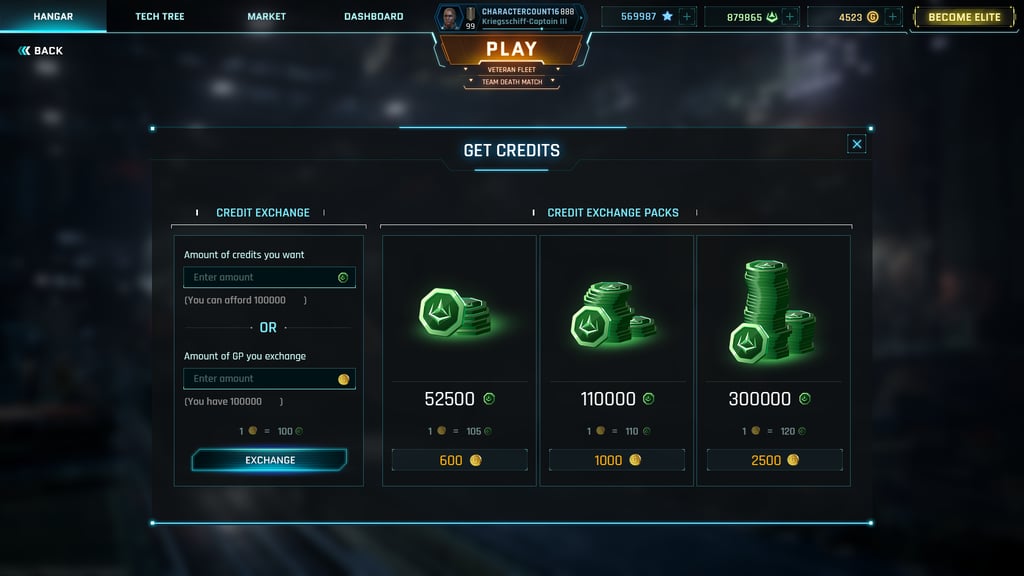The width and height of the screenshot is (1024, 576).
Task: Buy the 300000 credit pack for 2500
Action: (x=774, y=460)
